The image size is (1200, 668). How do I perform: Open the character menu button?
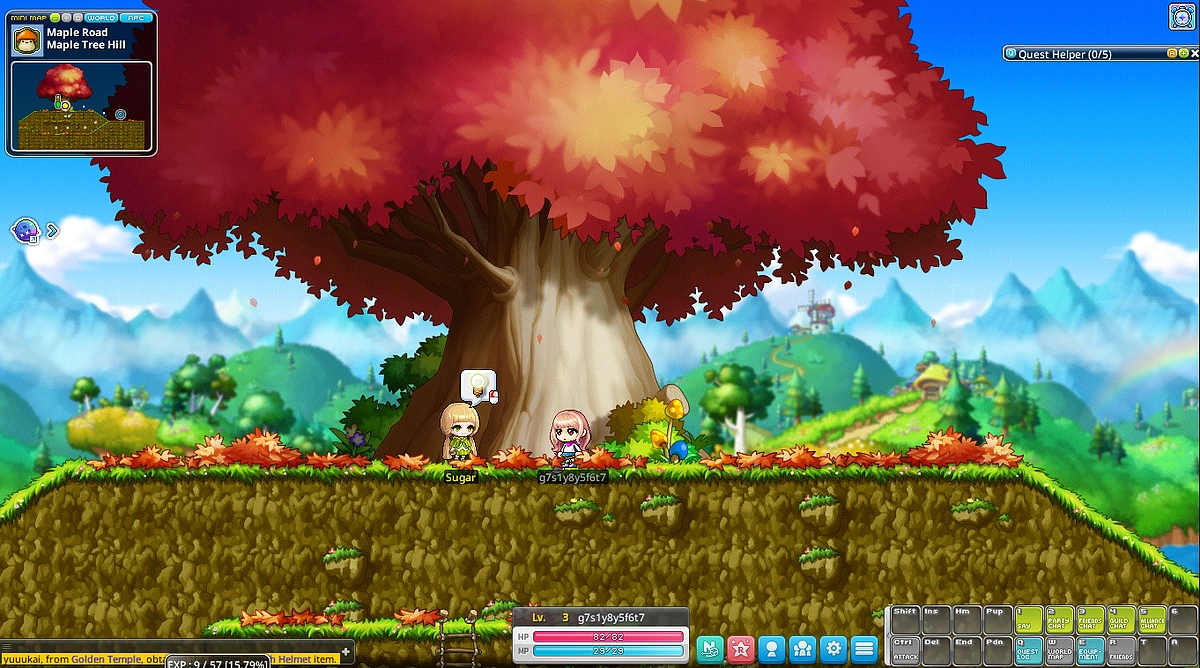pyautogui.click(x=771, y=648)
